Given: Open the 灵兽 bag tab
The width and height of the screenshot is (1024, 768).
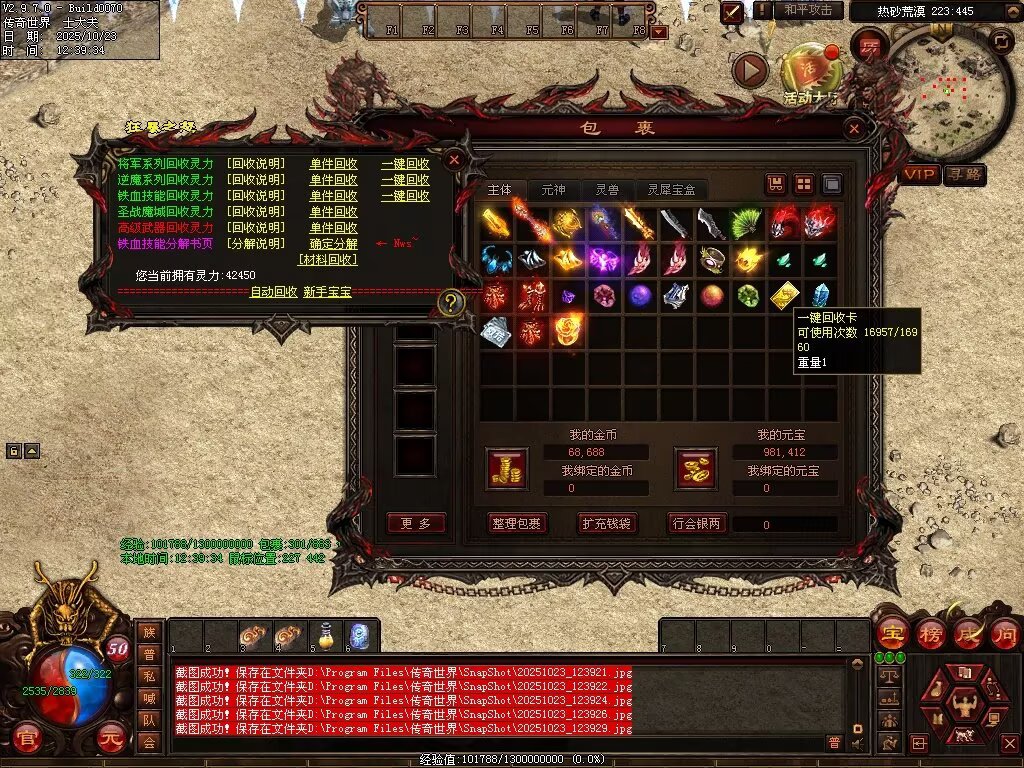Looking at the screenshot, I should point(607,190).
